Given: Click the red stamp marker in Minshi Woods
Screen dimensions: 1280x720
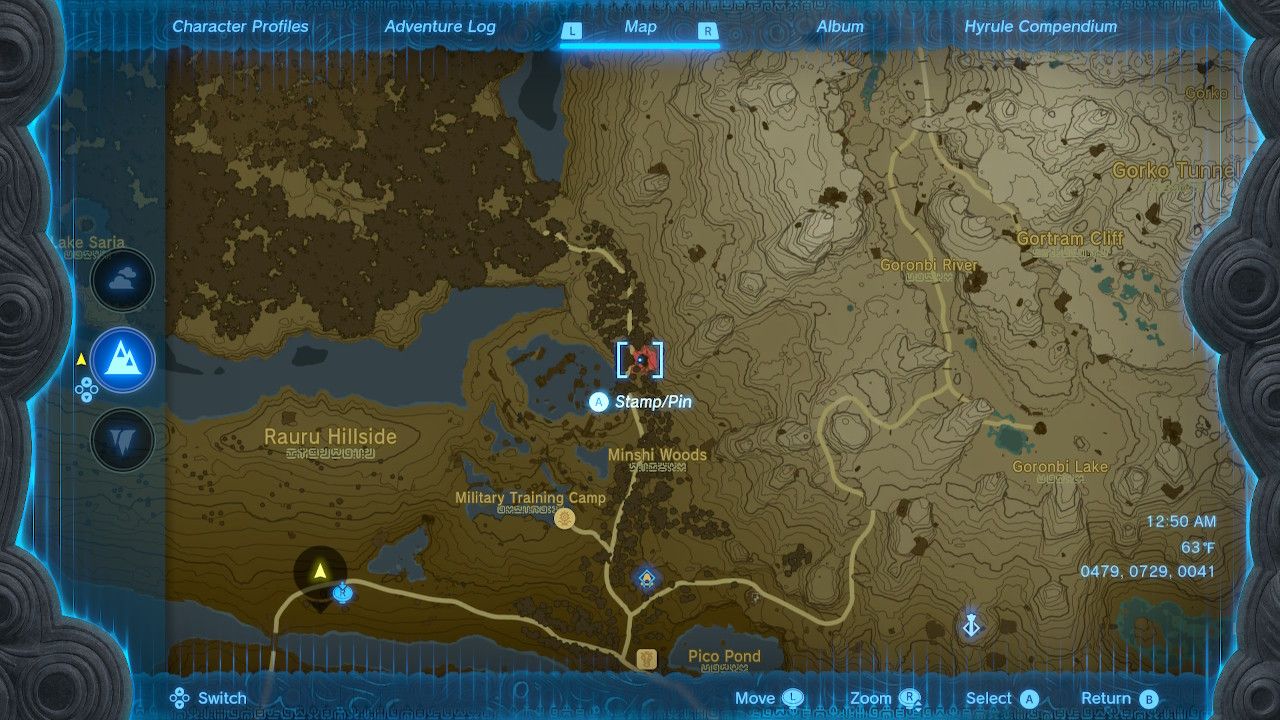Looking at the screenshot, I should click(x=640, y=360).
